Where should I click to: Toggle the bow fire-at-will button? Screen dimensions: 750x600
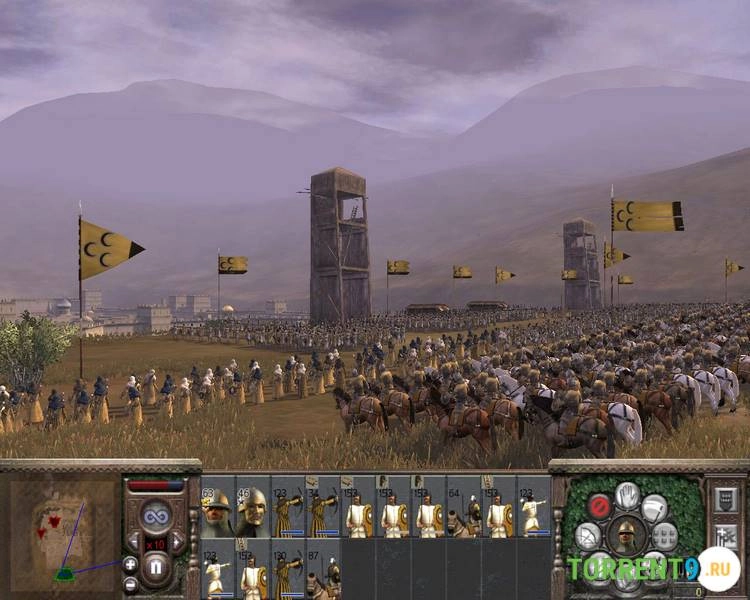click(x=588, y=537)
